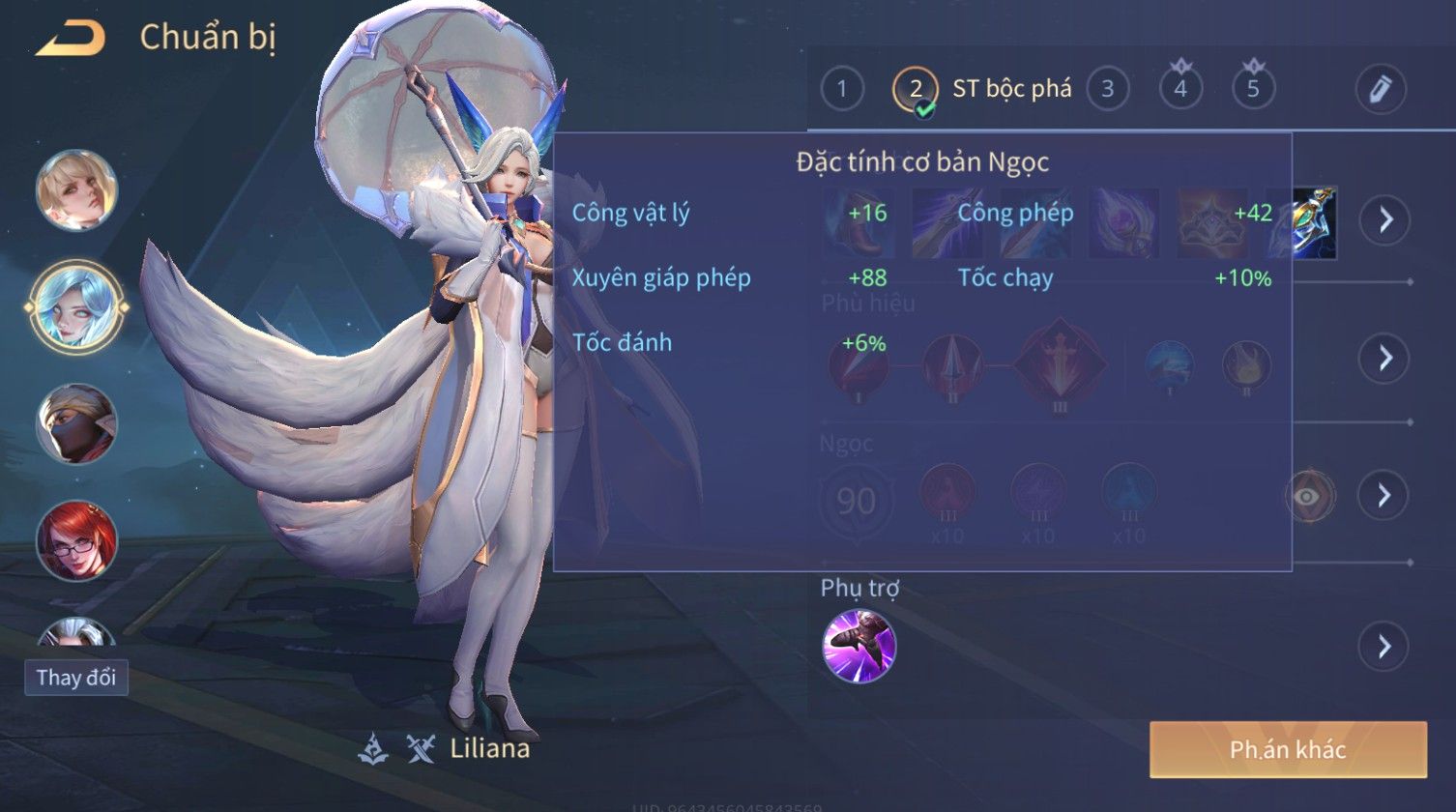This screenshot has width=1456, height=812.
Task: Tap the Phản khắc button
Action: tap(1288, 749)
